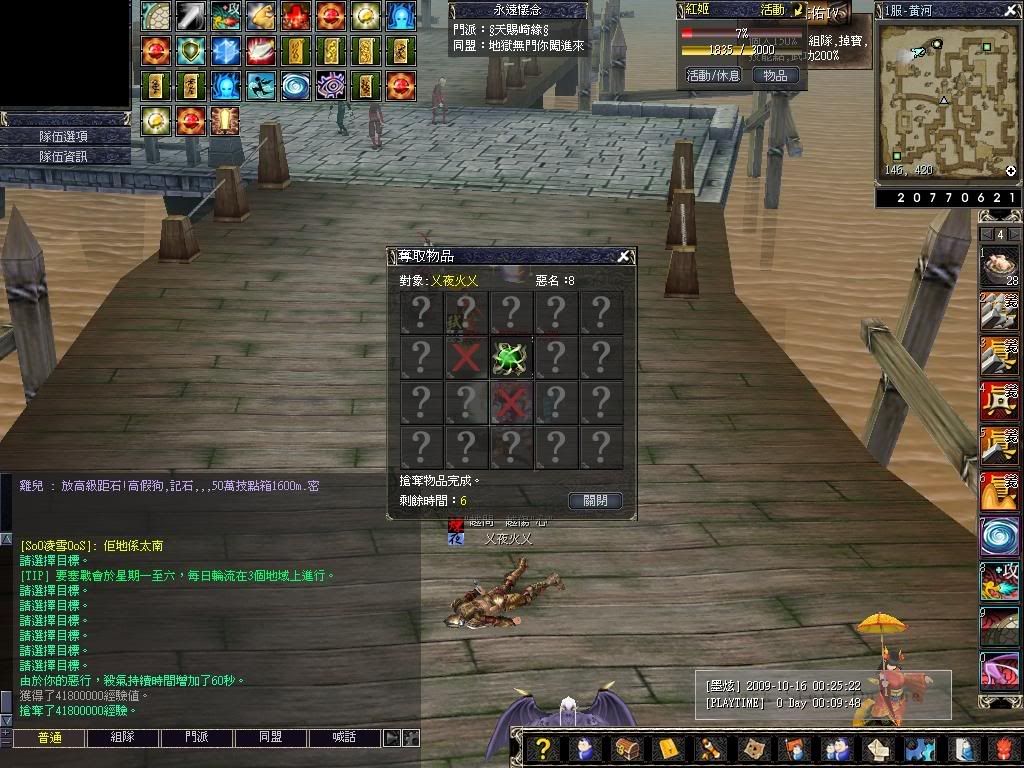The image size is (1024, 768).
Task: Open the 隊伍資訊 team info
Action: point(65,156)
